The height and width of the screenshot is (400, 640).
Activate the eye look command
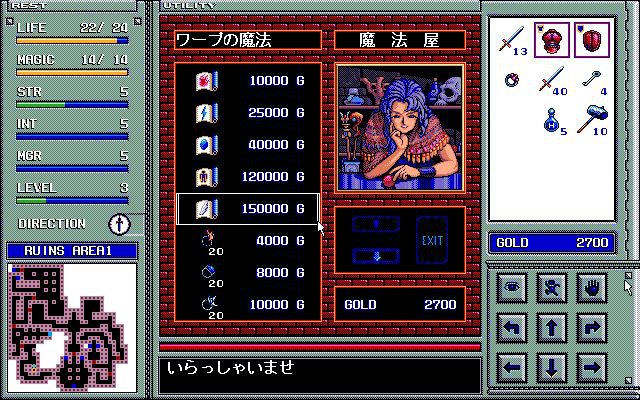pos(512,287)
